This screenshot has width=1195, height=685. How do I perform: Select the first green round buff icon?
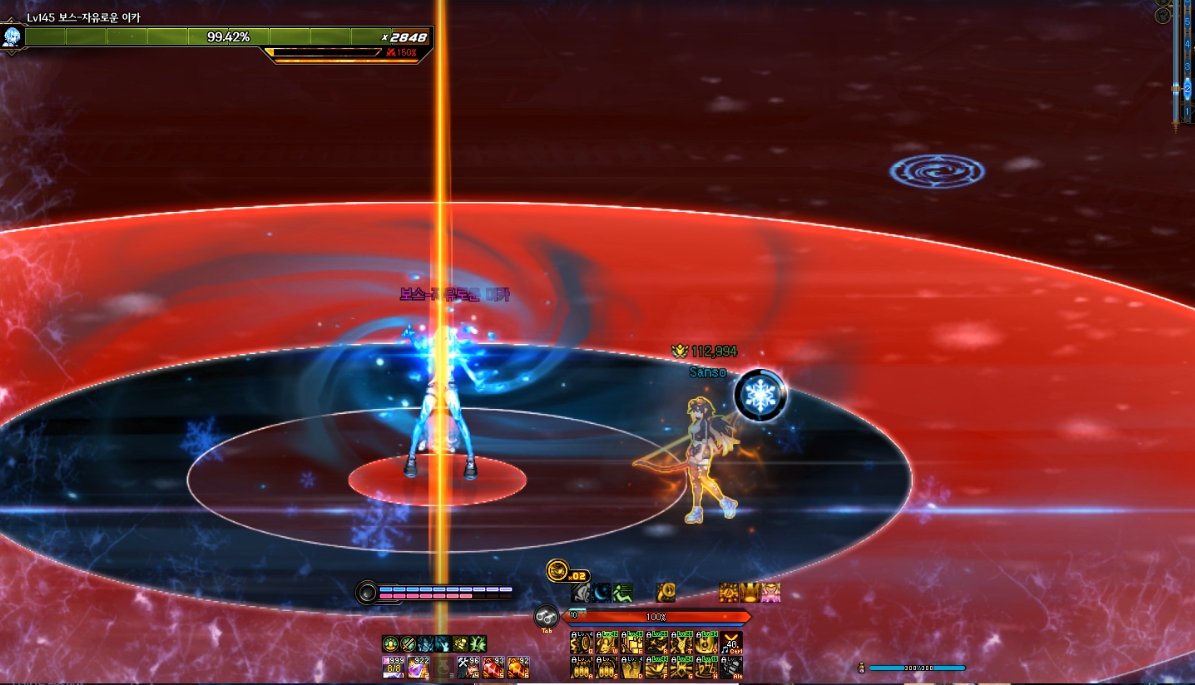(x=390, y=644)
